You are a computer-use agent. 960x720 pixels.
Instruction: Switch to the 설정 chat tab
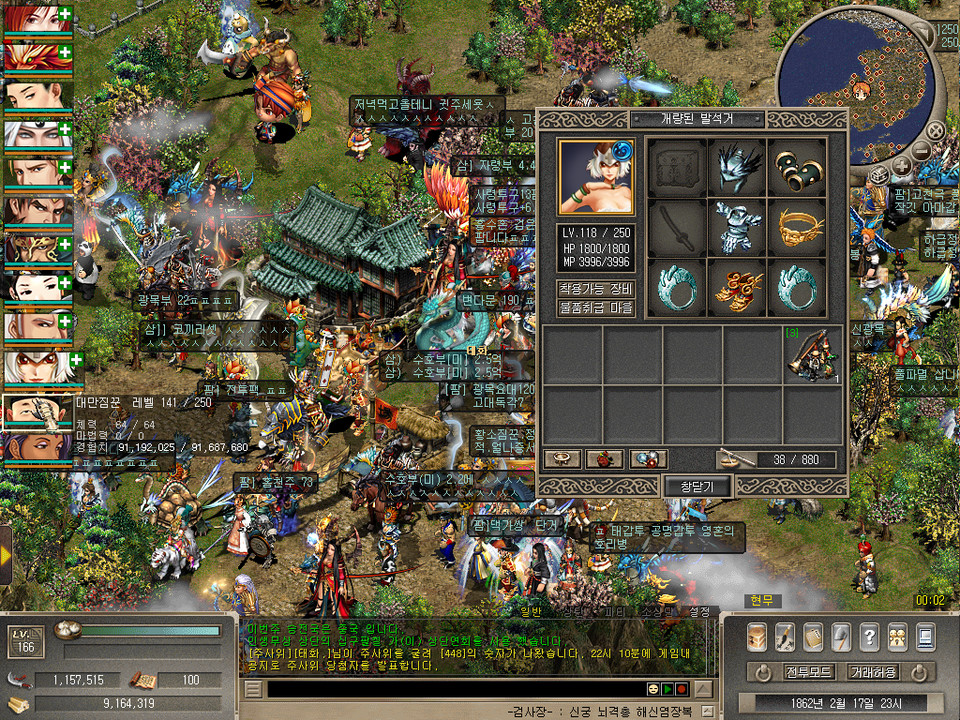(699, 611)
